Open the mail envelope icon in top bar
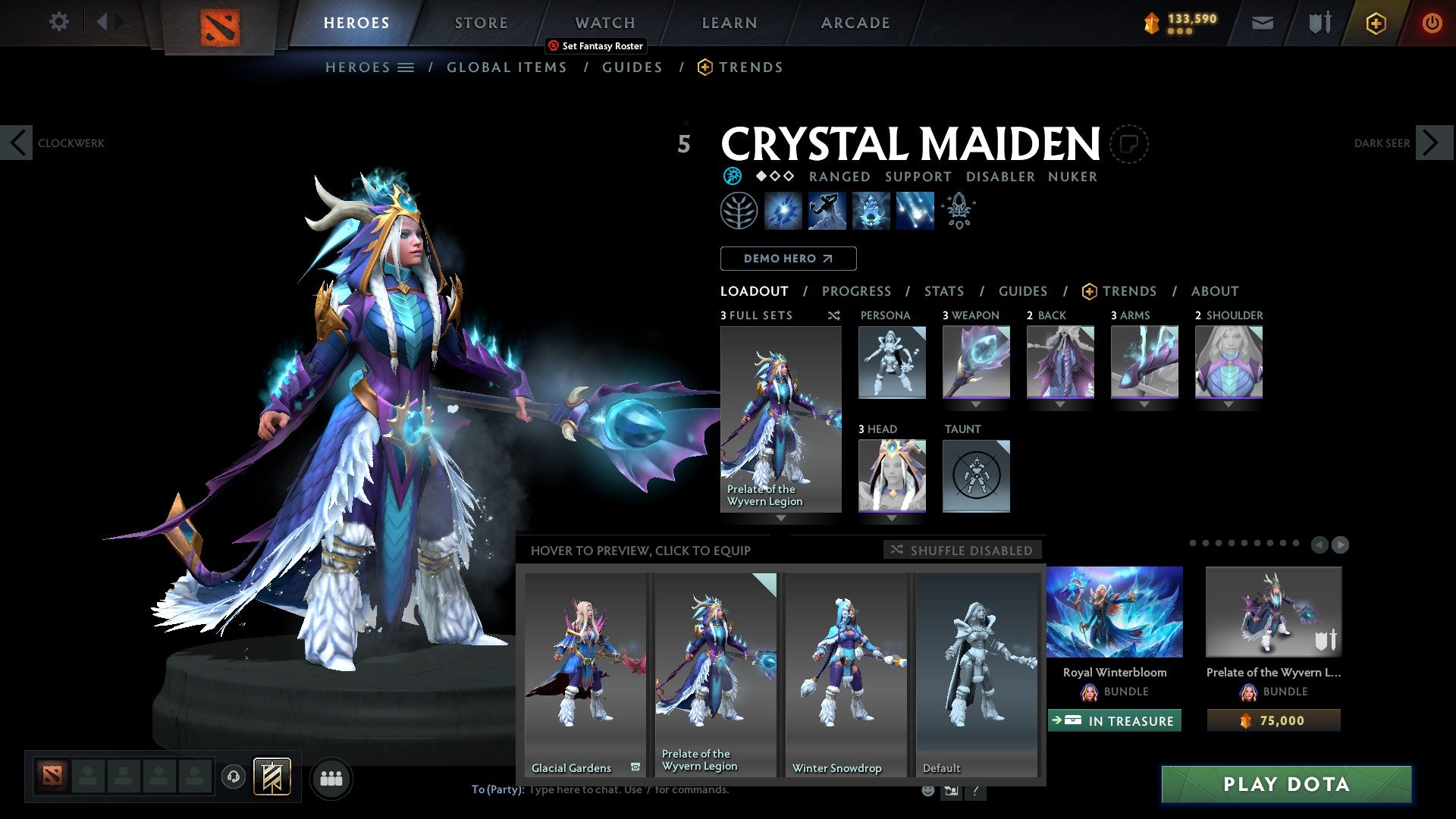Screen dimensions: 1456x819 (1263, 23)
